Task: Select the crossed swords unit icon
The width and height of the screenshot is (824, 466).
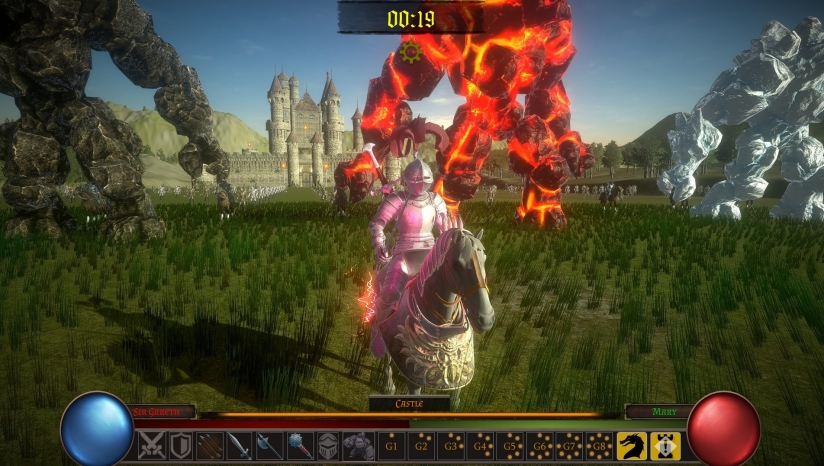Action: click(151, 446)
